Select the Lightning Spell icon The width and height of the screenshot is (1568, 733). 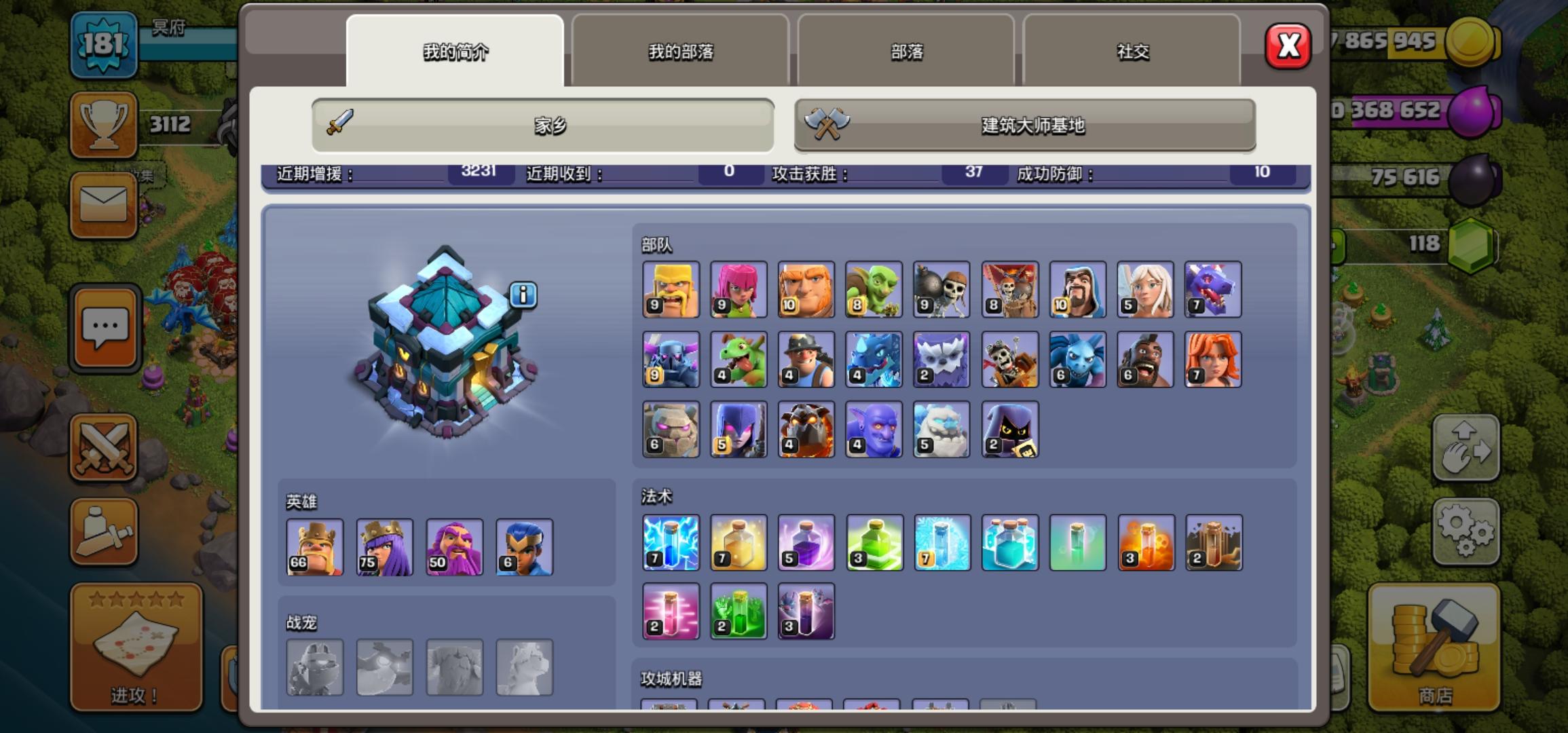(671, 543)
